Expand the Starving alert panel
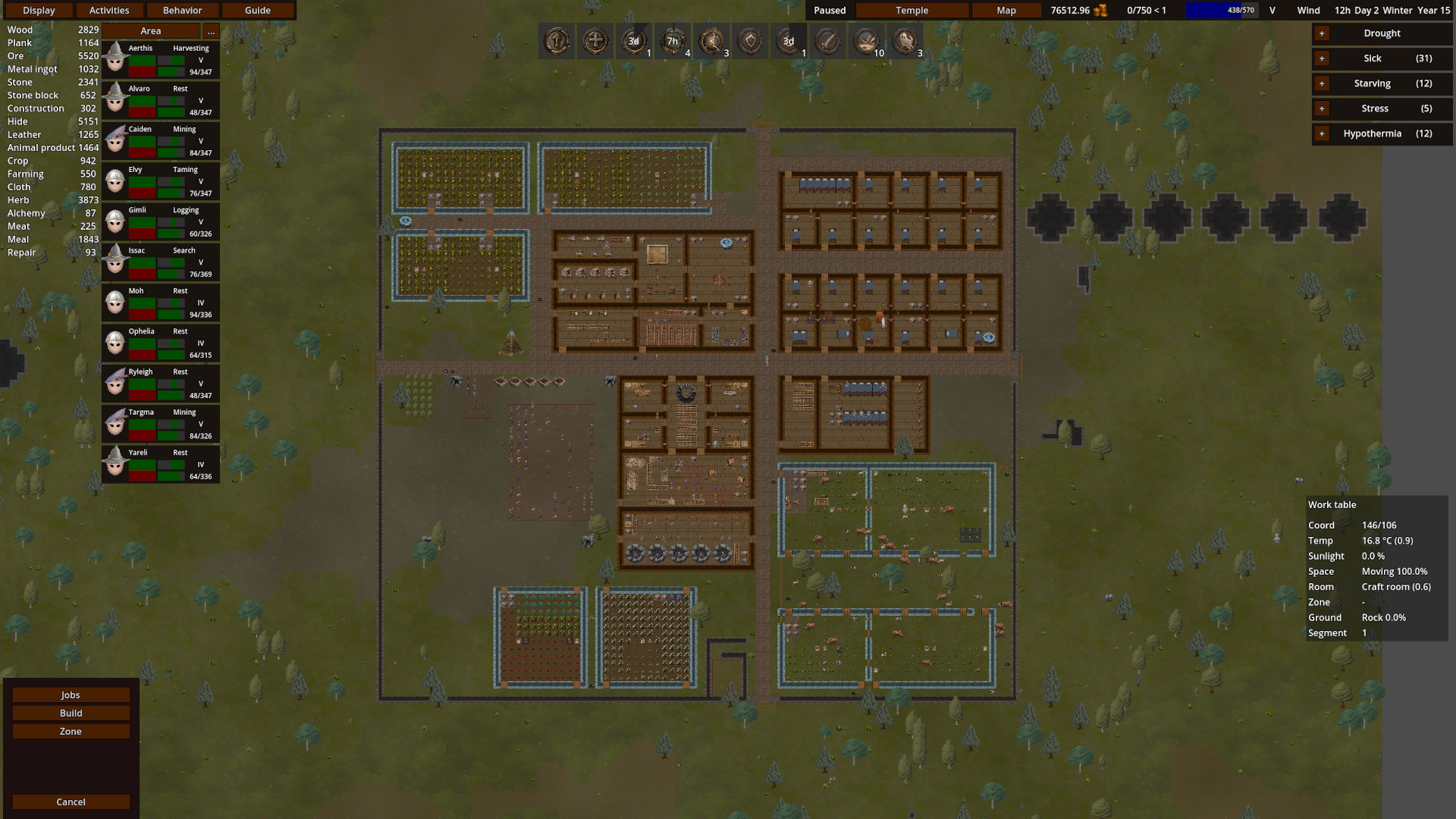This screenshot has height=819, width=1456. 1322,83
